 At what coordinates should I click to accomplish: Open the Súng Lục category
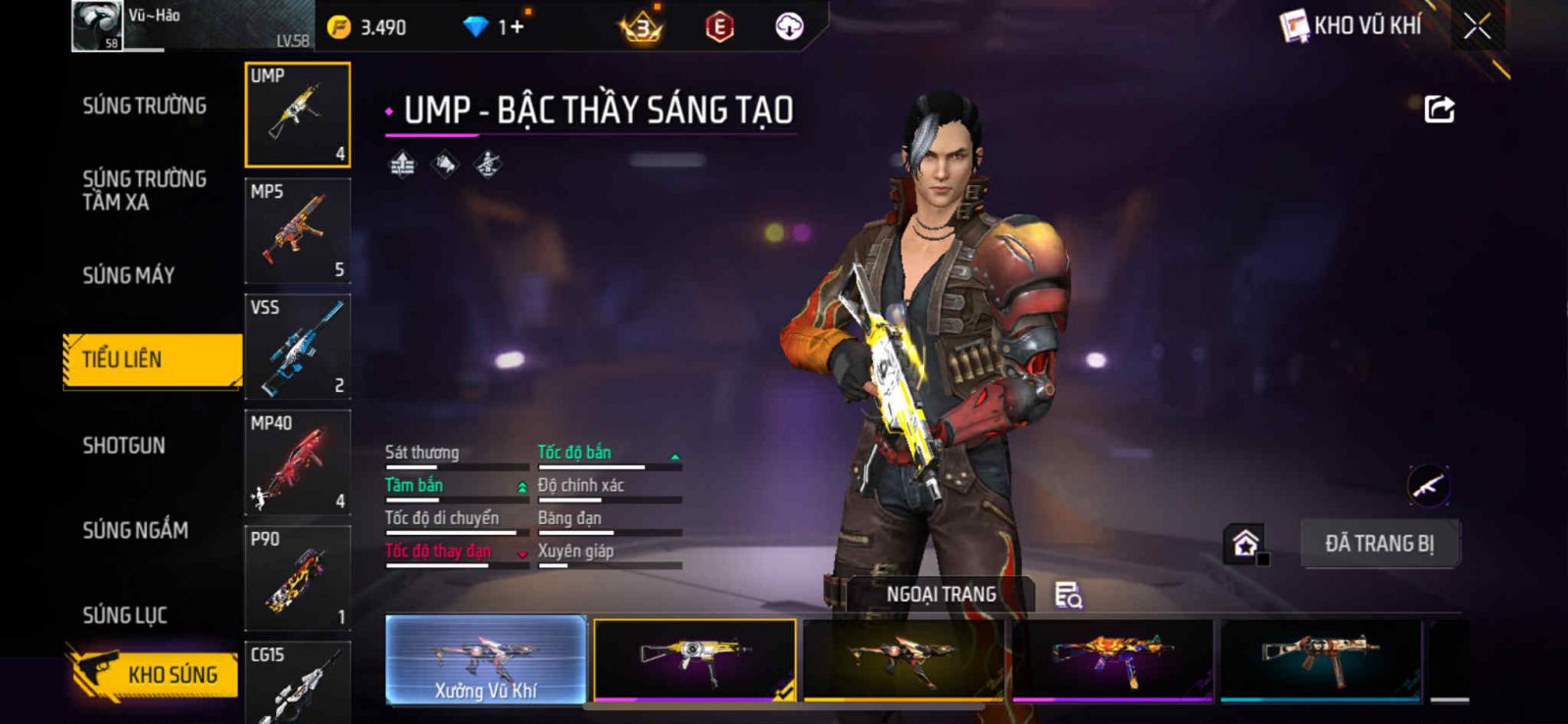pyautogui.click(x=124, y=615)
